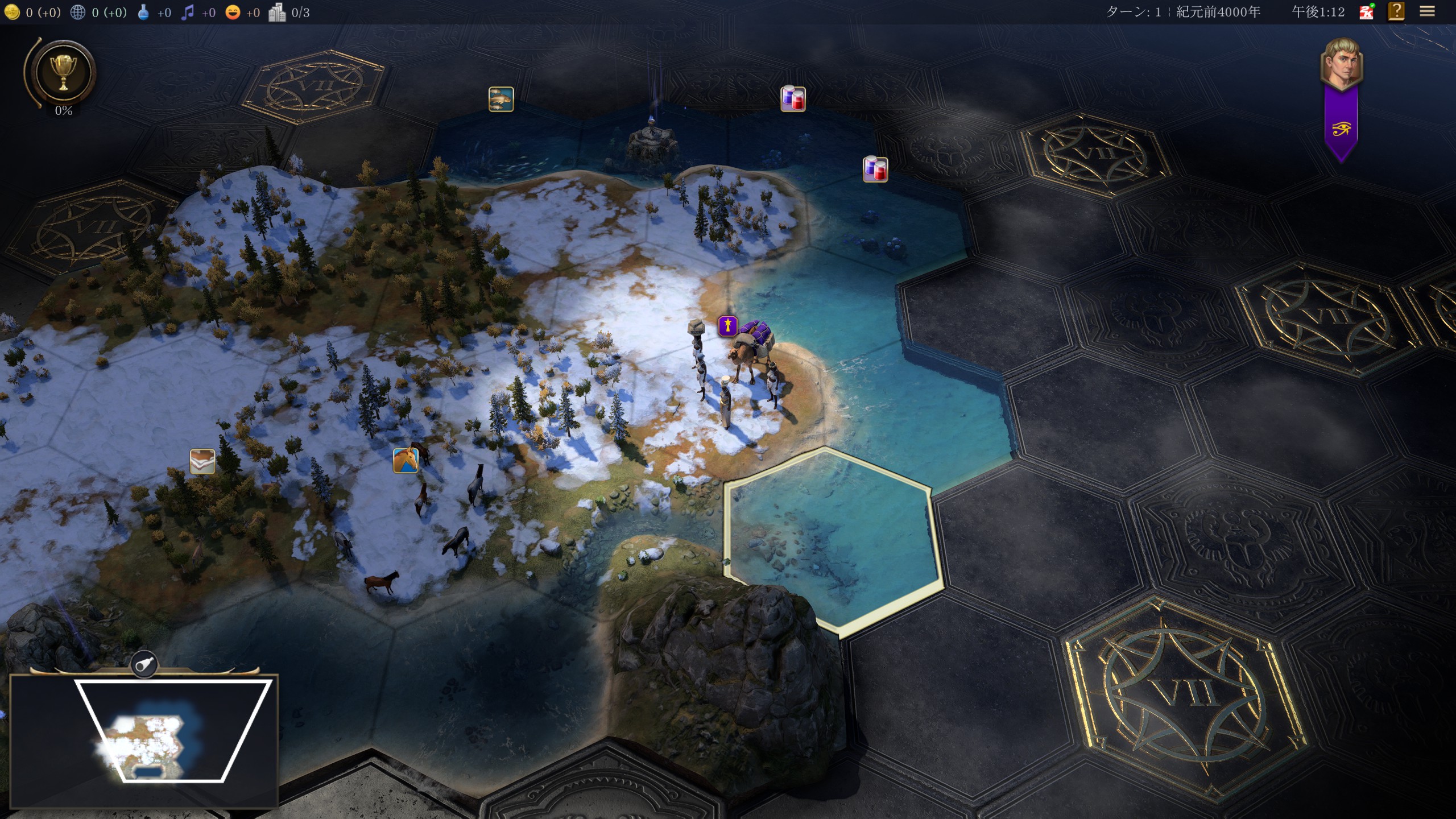Open the map lens button above minimap
This screenshot has width=1456, height=819.
click(144, 664)
